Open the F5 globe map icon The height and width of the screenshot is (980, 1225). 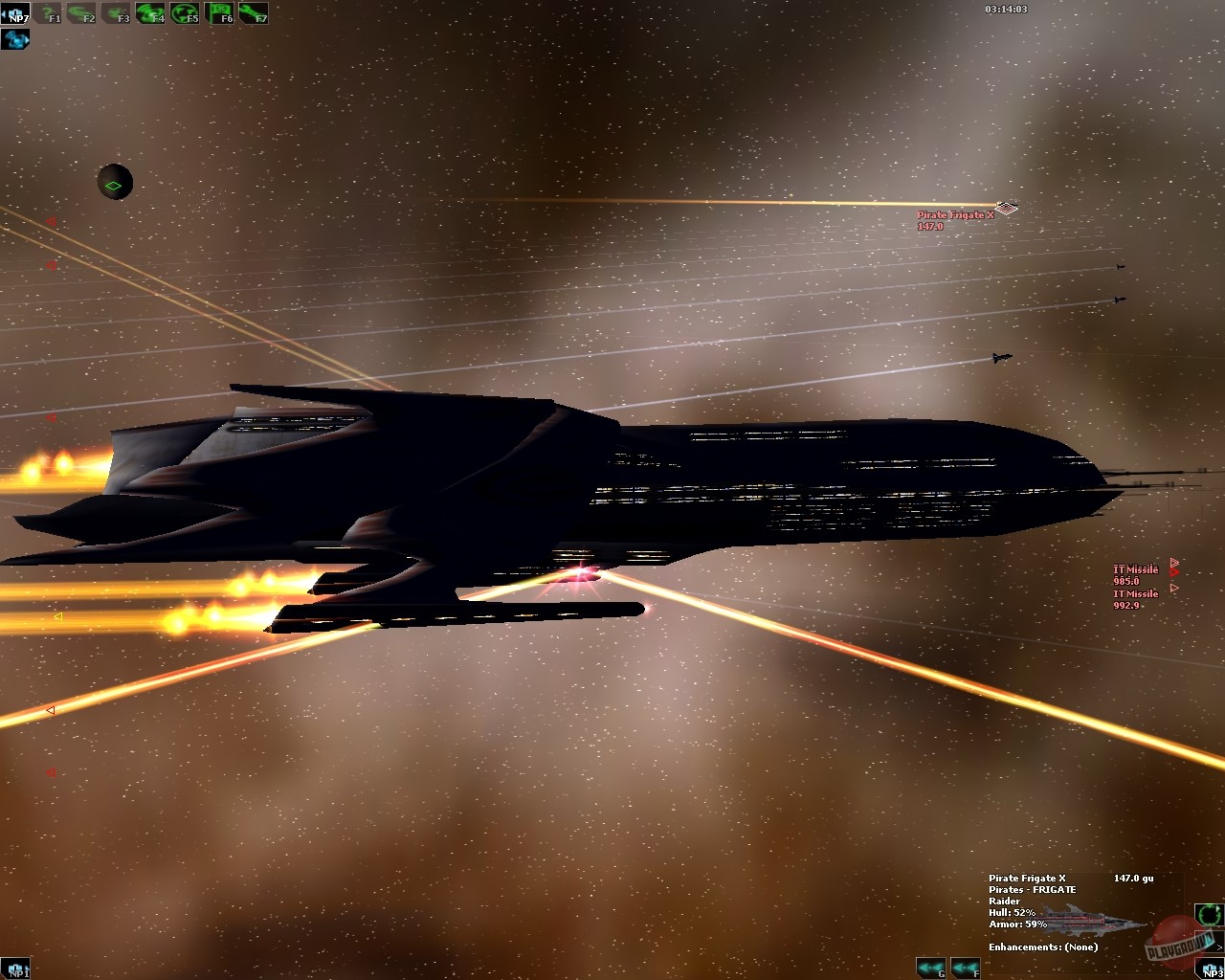[x=184, y=13]
